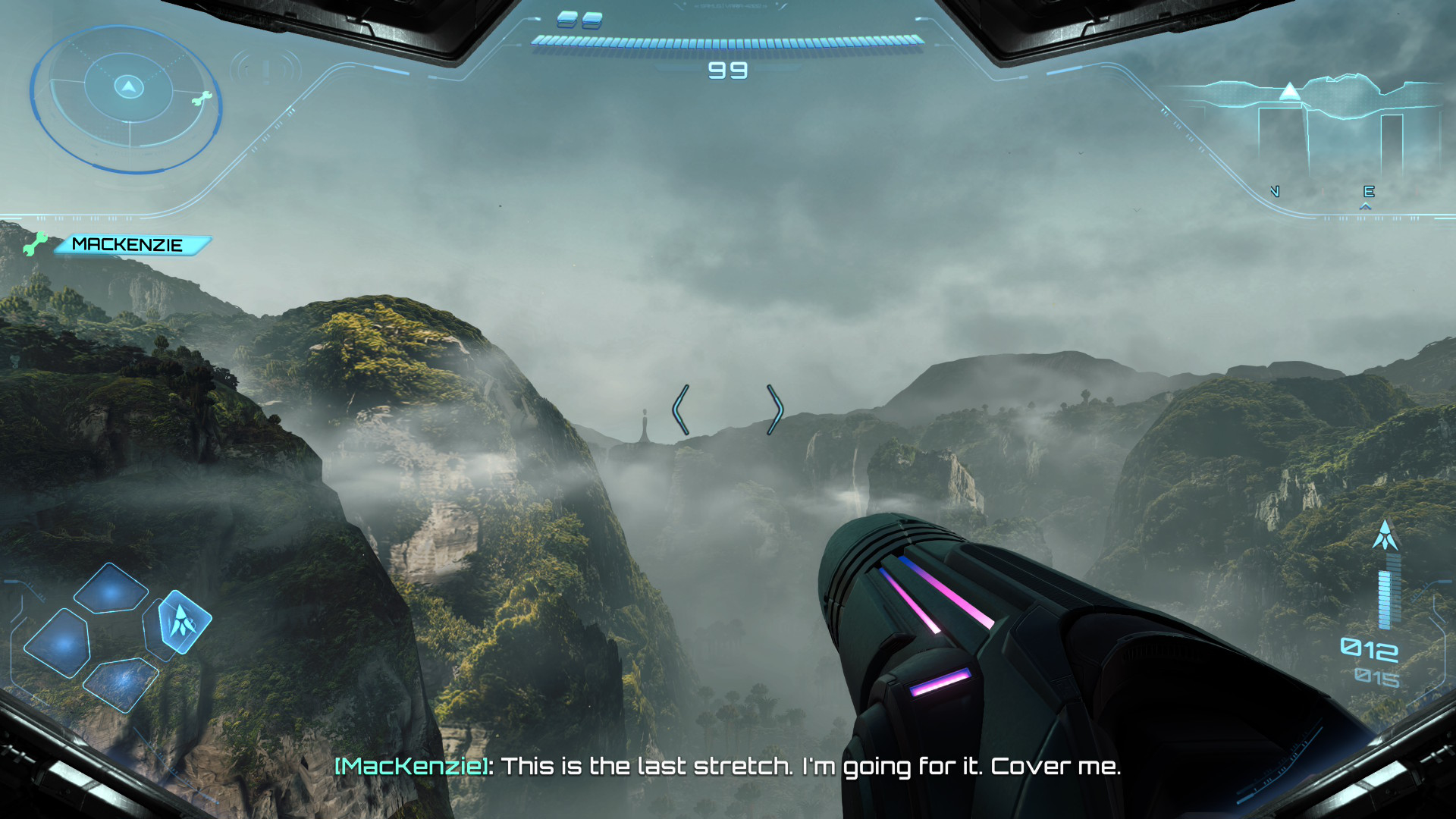Click the 99 health readout
The width and height of the screenshot is (1456, 819).
click(x=726, y=71)
